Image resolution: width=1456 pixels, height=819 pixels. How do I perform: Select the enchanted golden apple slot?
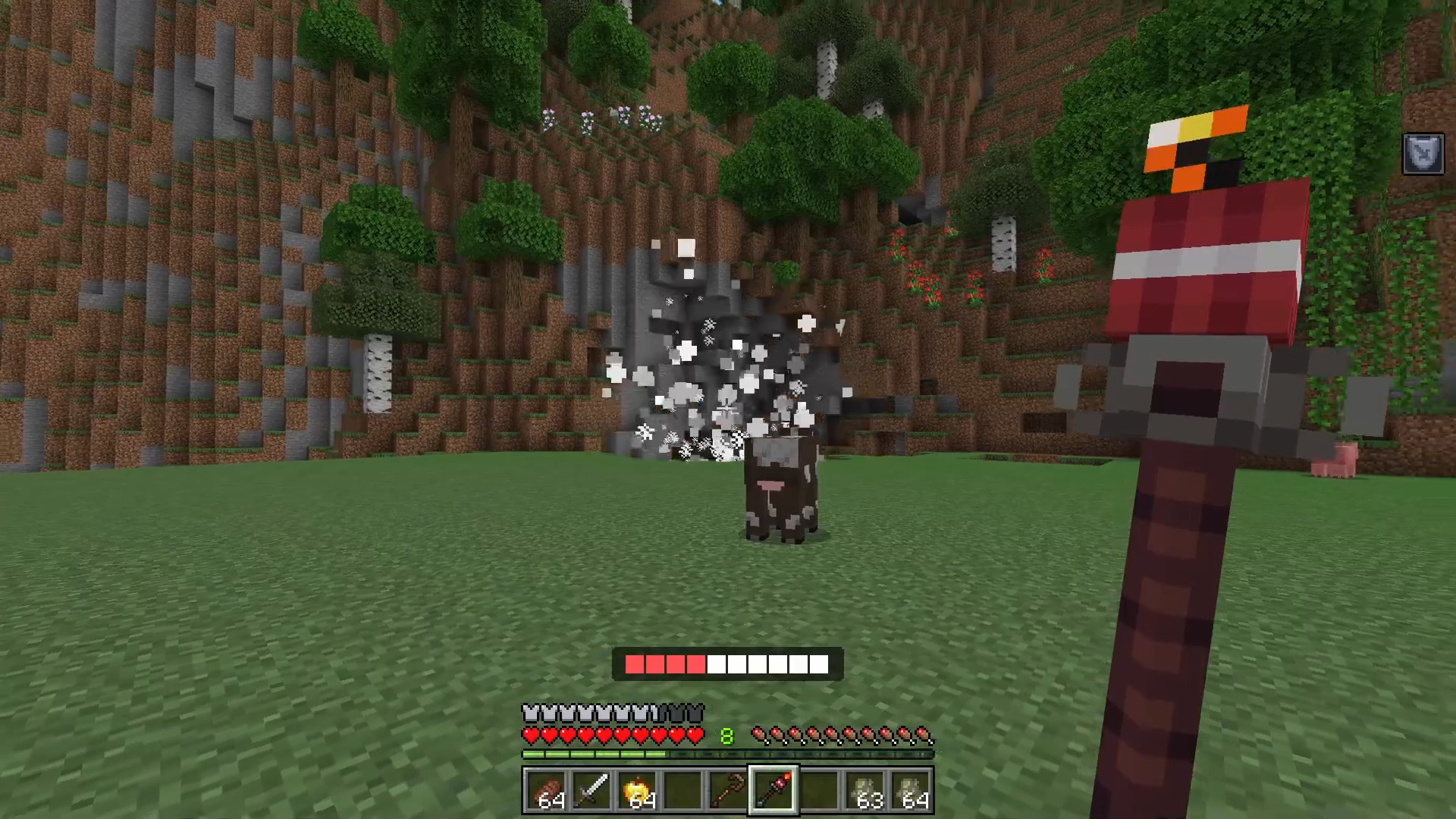click(x=639, y=791)
